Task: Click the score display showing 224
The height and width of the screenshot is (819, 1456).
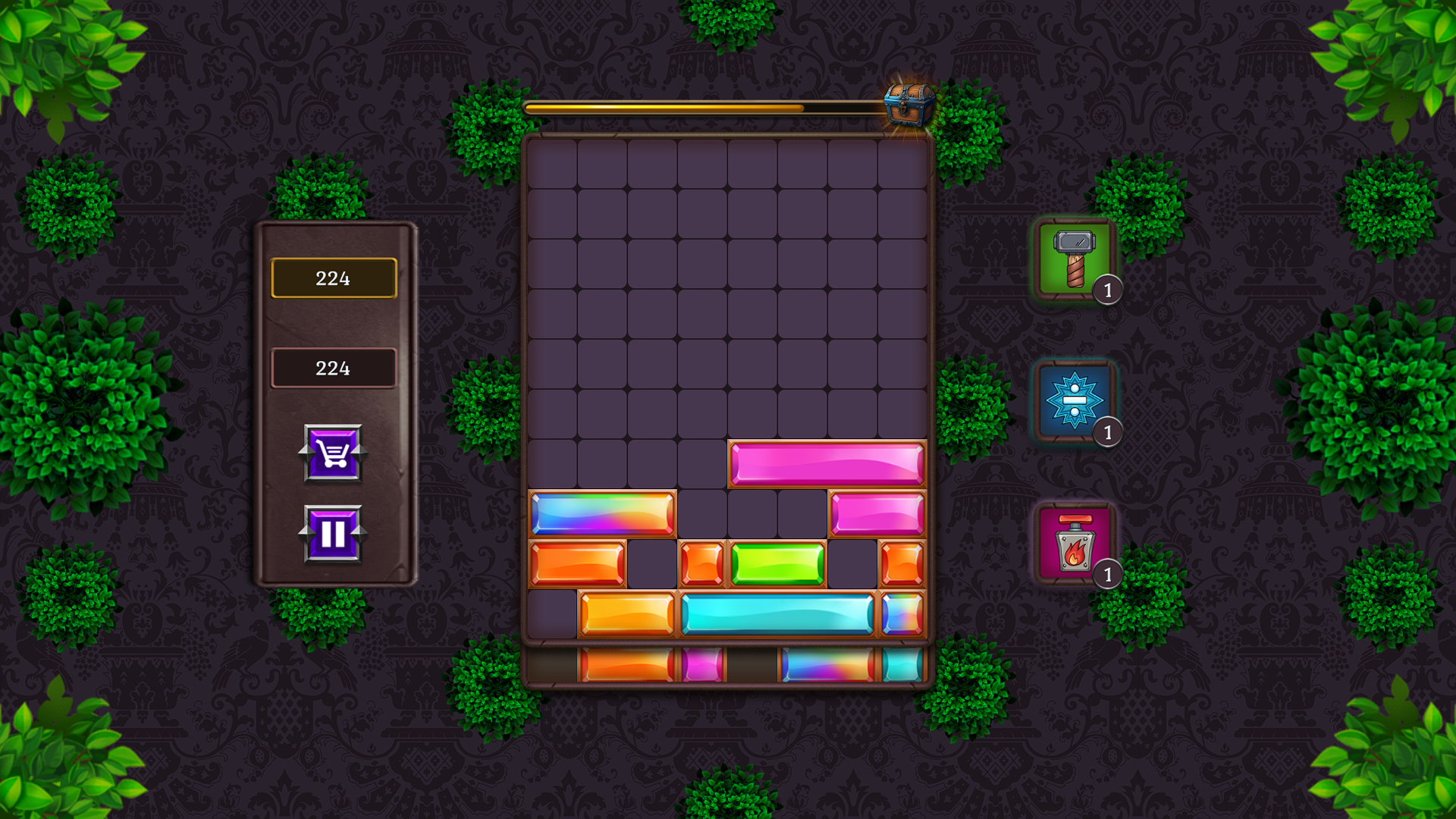Action: [333, 369]
